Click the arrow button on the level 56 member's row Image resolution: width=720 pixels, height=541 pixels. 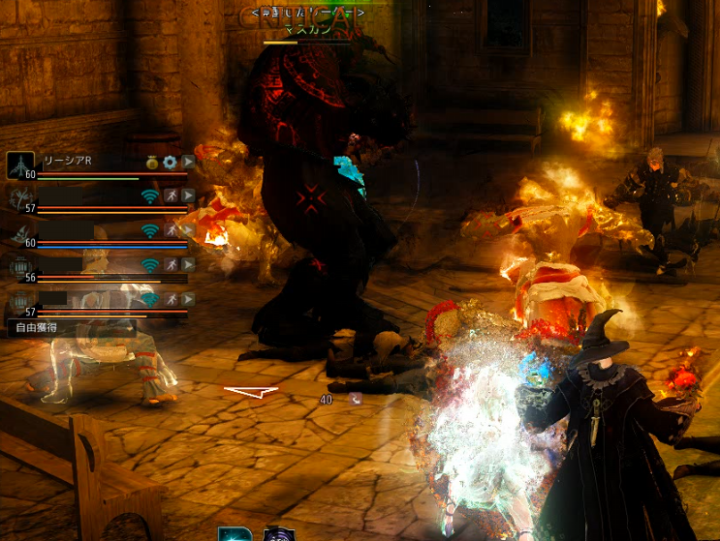(188, 265)
